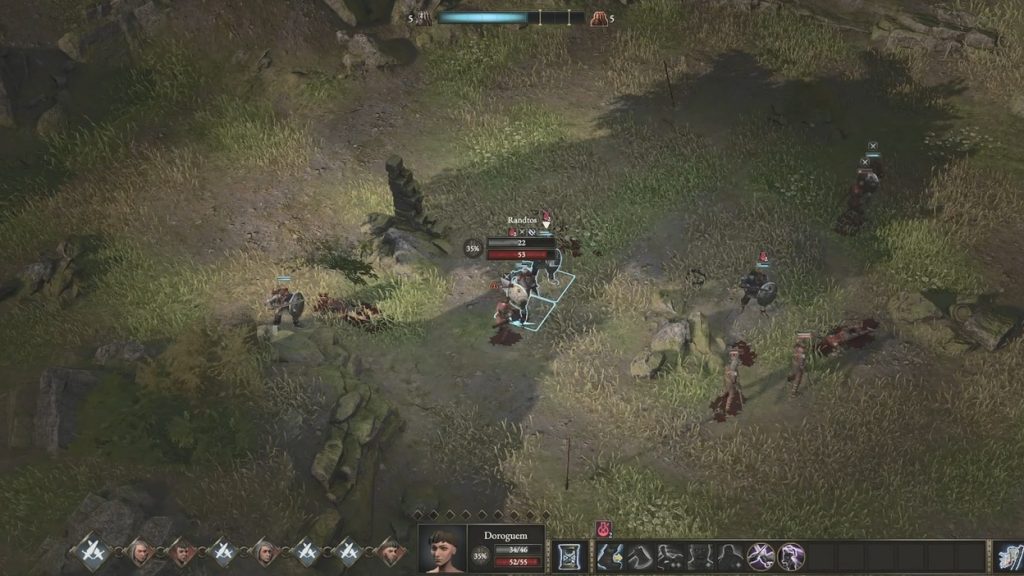The height and width of the screenshot is (576, 1024).
Task: Open the scroll icon beside the portrait
Action: click(571, 556)
